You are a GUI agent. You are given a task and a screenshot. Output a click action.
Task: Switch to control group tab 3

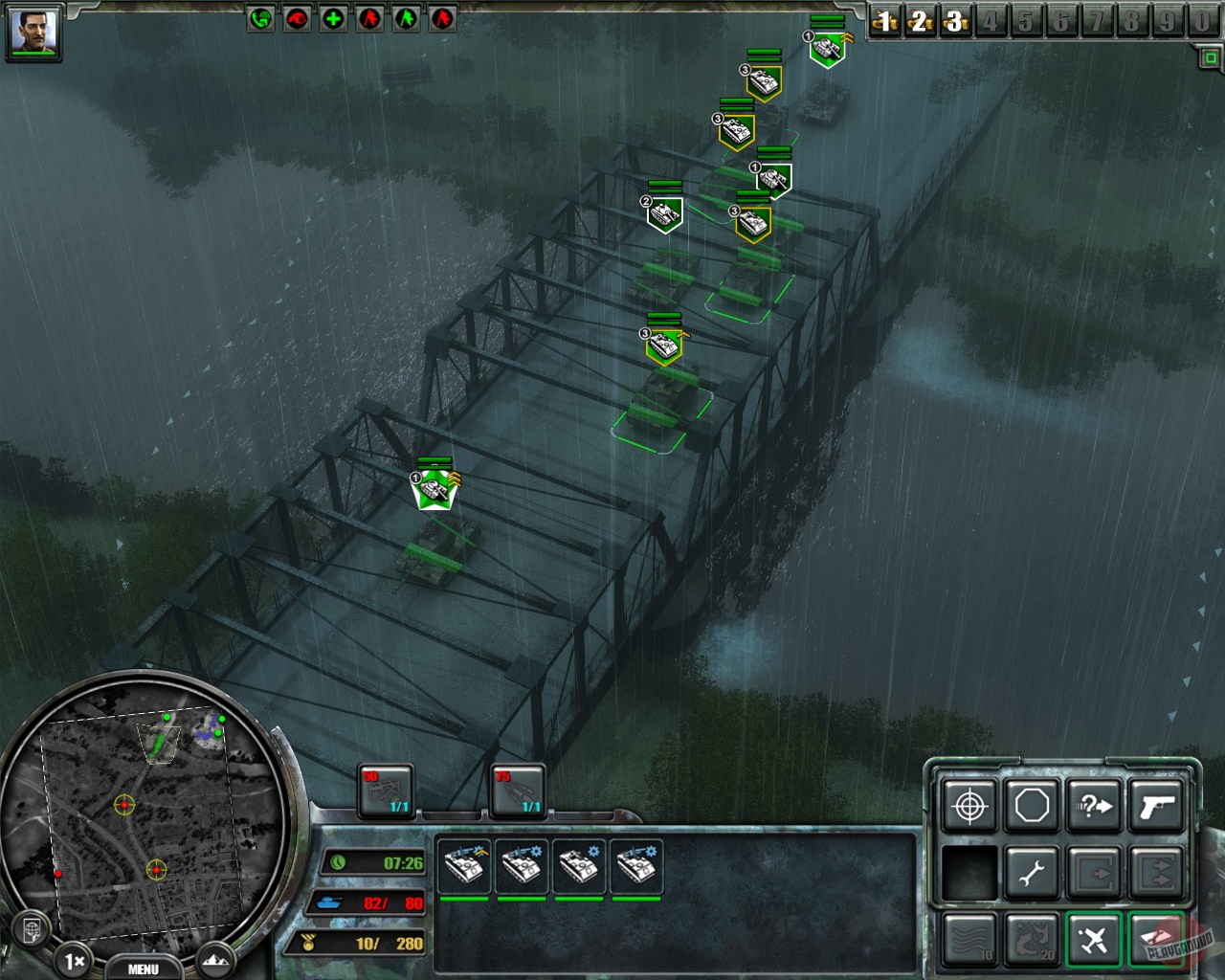click(955, 21)
